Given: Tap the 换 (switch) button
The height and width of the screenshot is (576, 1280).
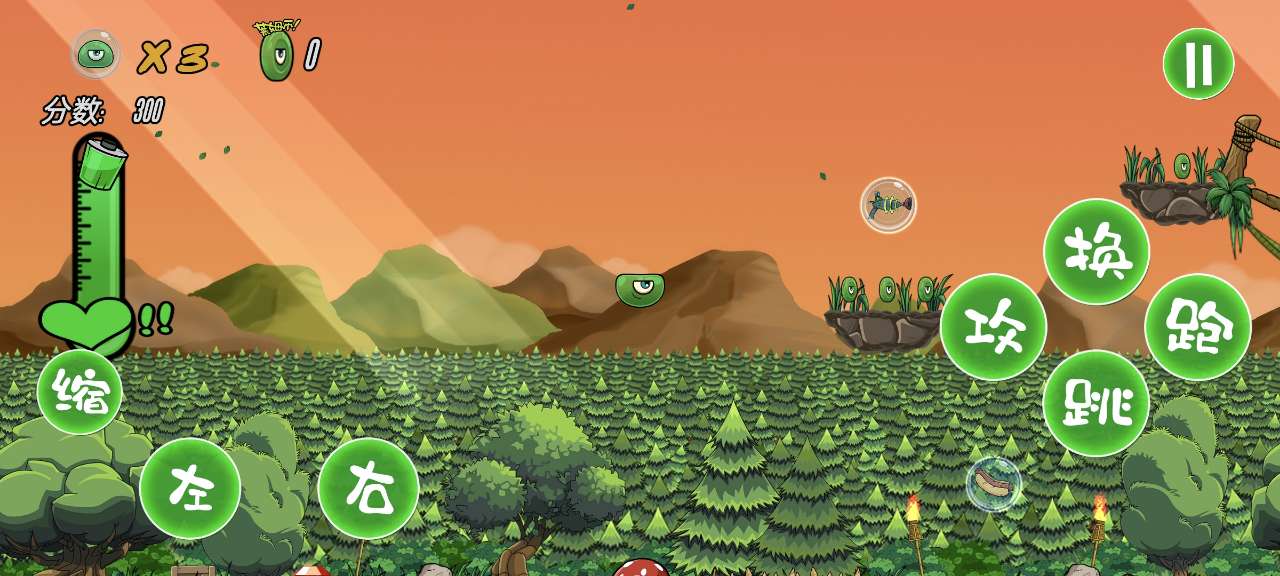Looking at the screenshot, I should [x=1096, y=251].
